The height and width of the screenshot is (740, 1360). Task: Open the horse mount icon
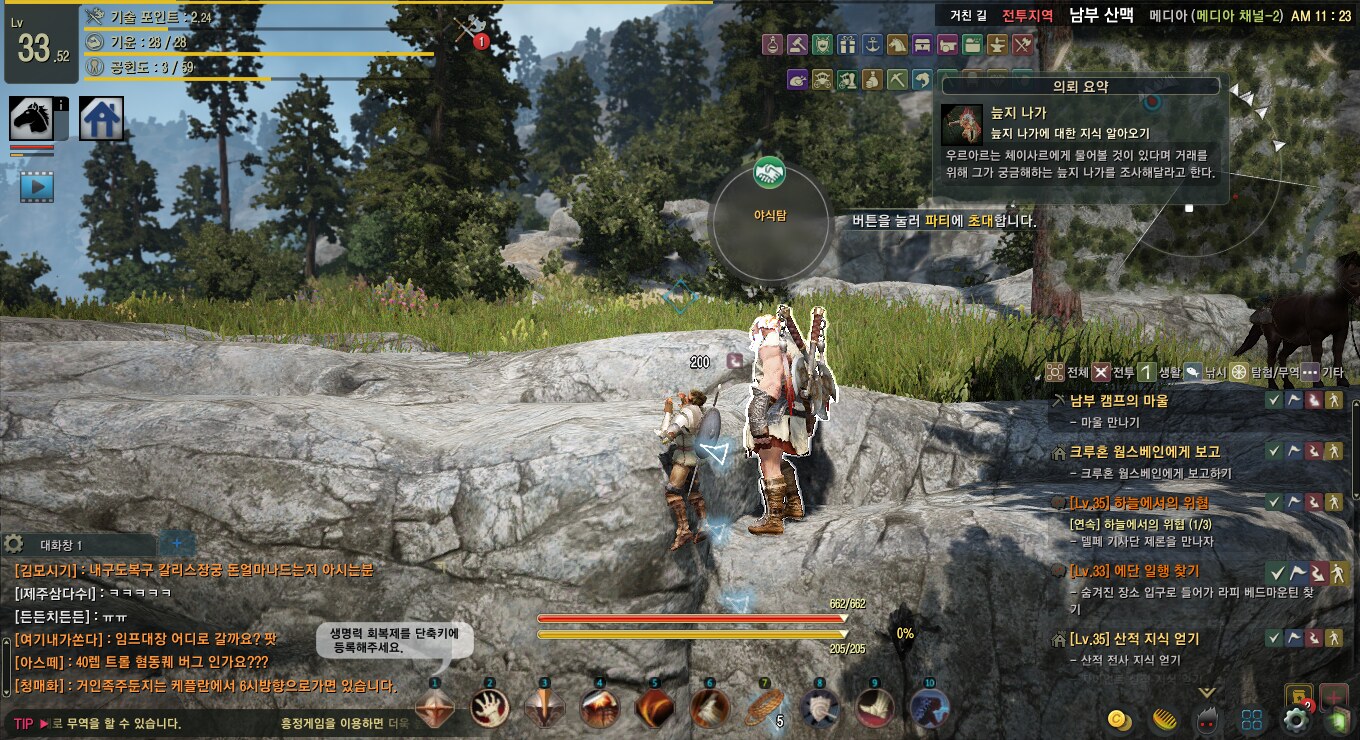[x=31, y=118]
